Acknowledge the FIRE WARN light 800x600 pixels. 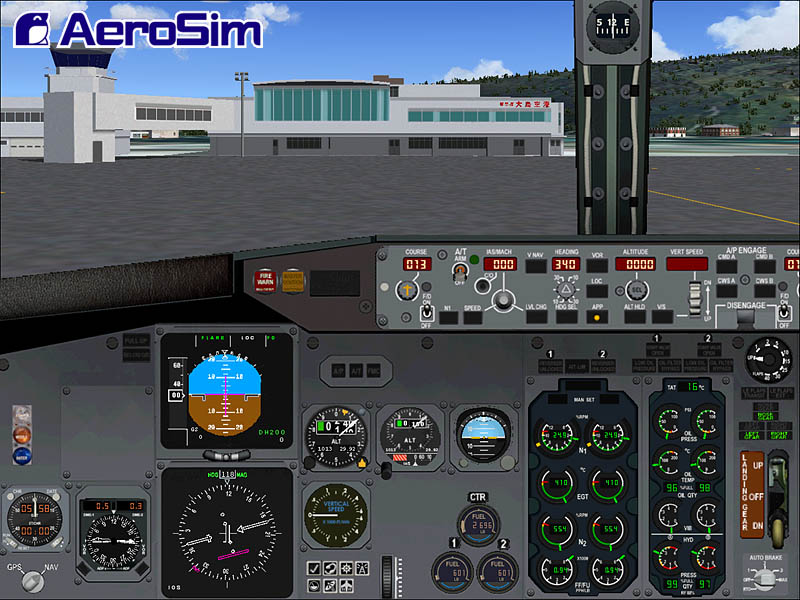[x=266, y=280]
